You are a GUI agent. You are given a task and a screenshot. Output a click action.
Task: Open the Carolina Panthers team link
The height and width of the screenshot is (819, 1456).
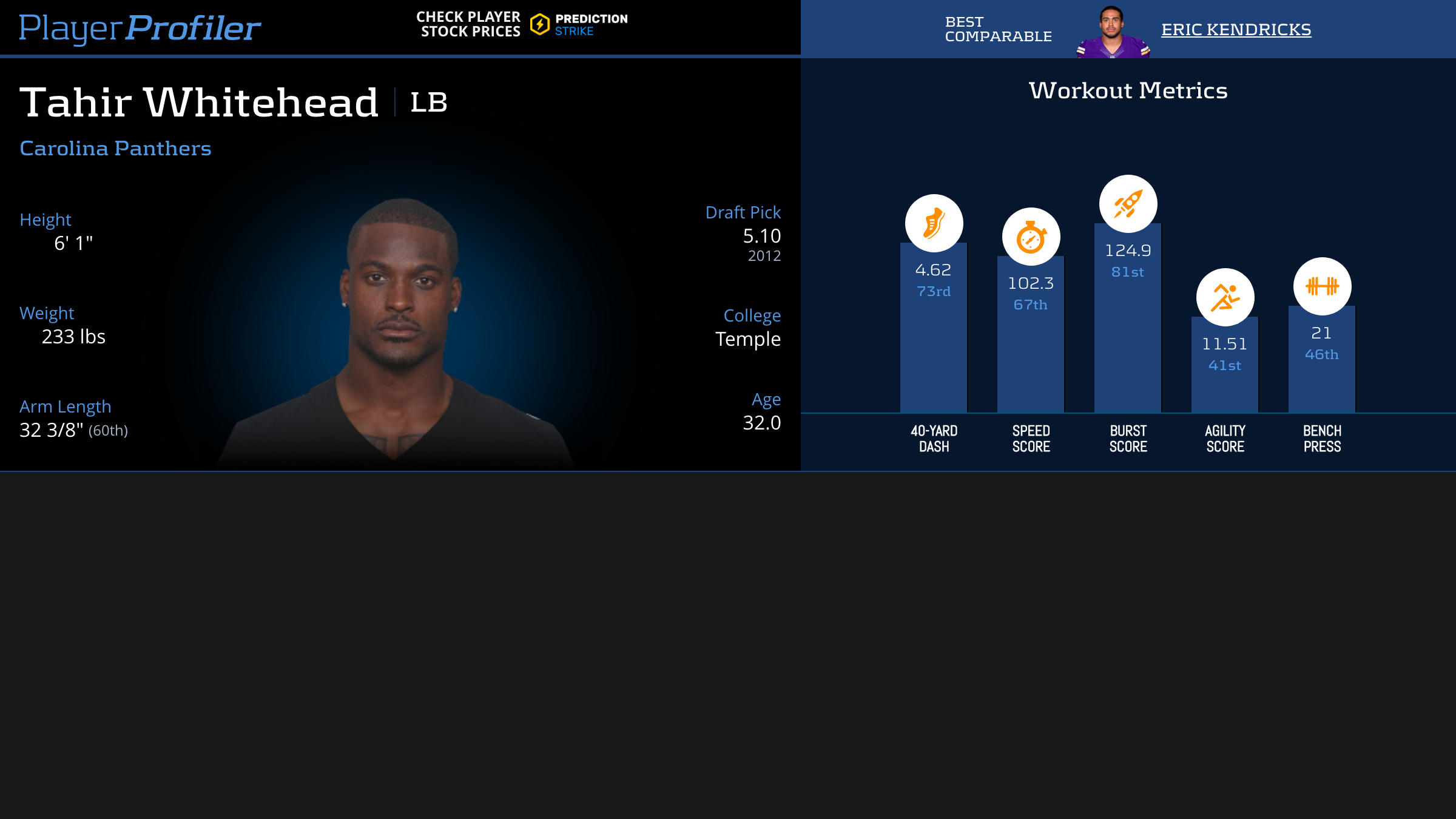click(x=115, y=148)
